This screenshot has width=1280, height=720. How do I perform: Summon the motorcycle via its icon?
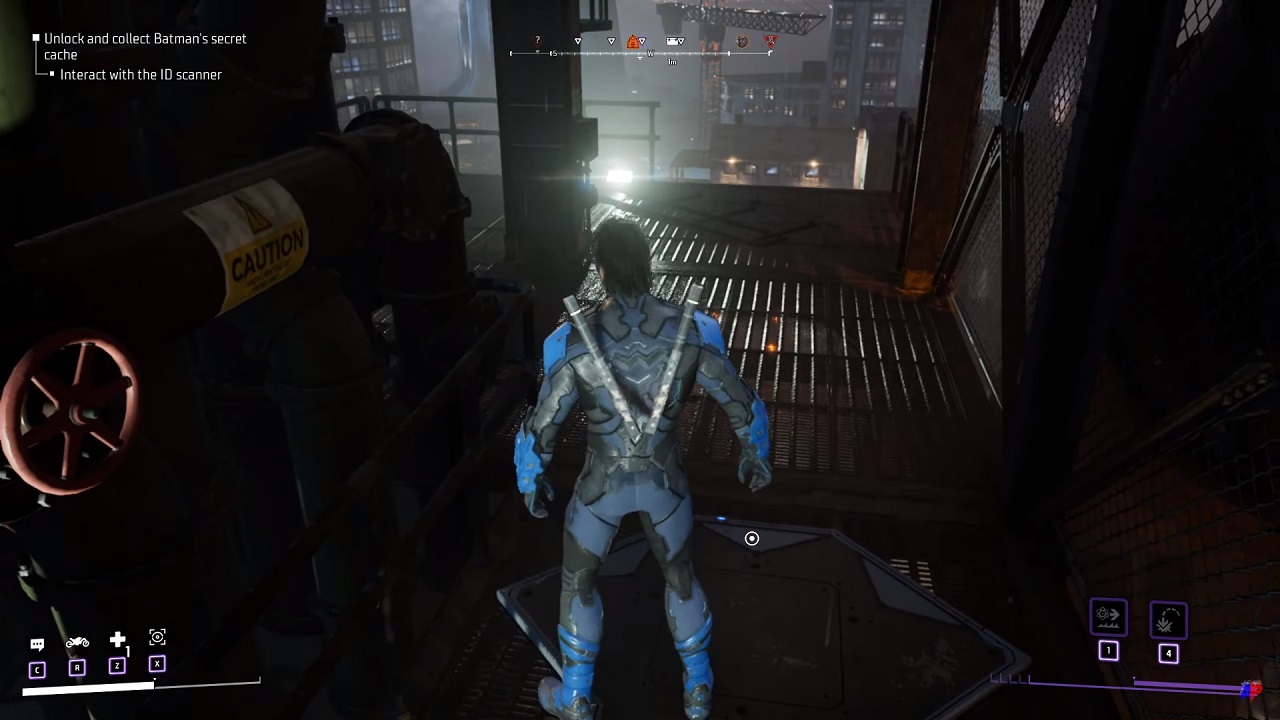click(x=77, y=642)
